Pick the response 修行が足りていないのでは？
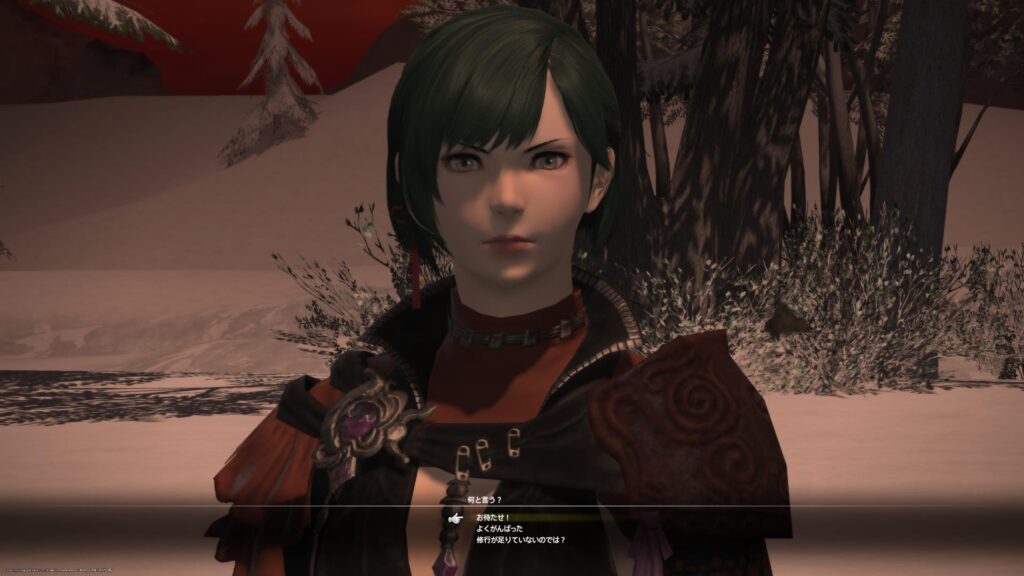Viewport: 1024px width, 576px height. (x=526, y=540)
